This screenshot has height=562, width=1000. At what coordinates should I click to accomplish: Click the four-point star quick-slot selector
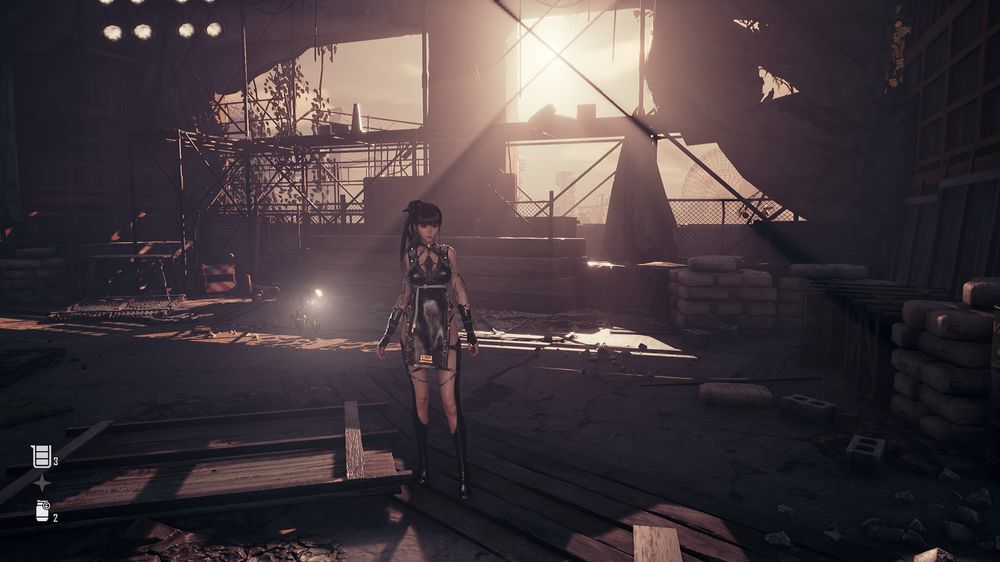[42, 484]
